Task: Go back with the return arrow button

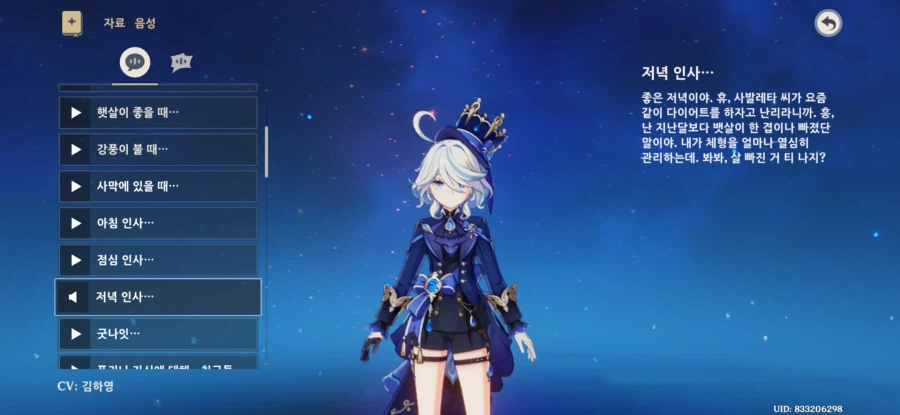Action: coord(828,23)
